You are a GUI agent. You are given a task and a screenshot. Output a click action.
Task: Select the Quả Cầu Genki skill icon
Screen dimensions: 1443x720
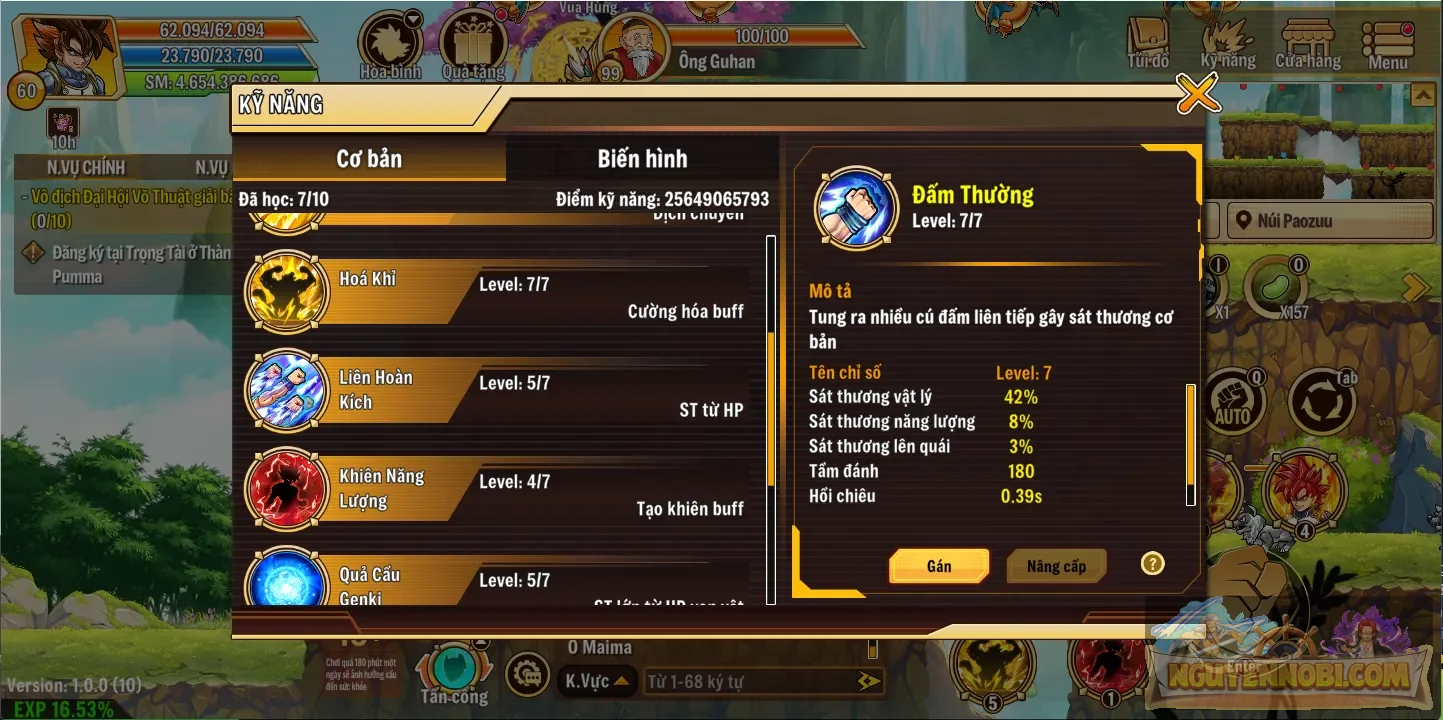click(287, 583)
